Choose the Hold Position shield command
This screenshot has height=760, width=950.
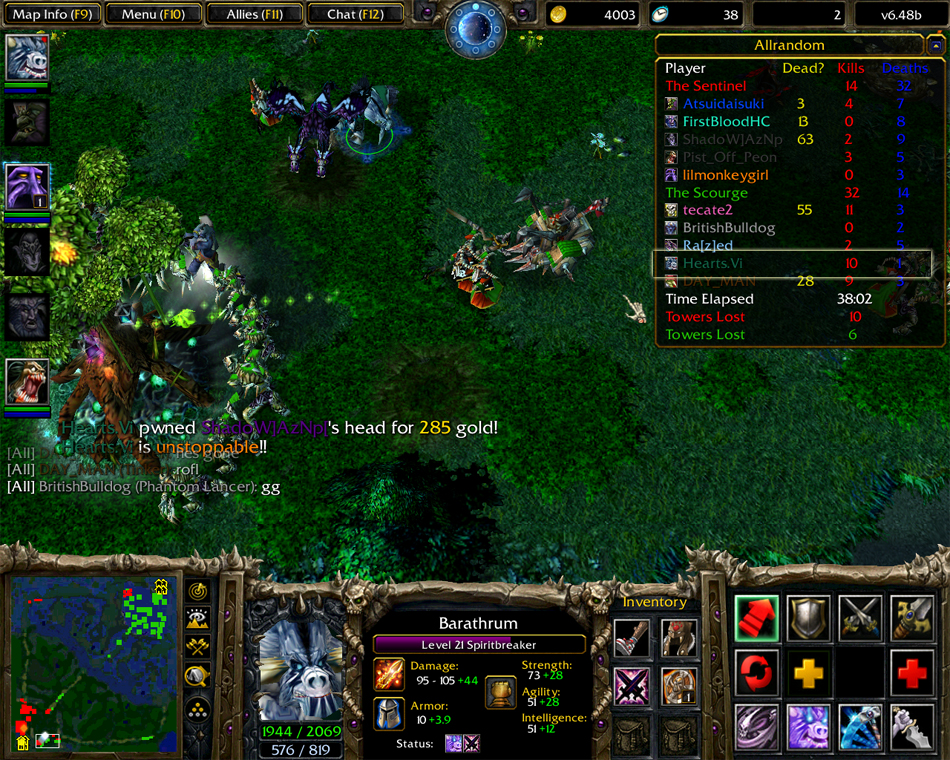tap(808, 618)
